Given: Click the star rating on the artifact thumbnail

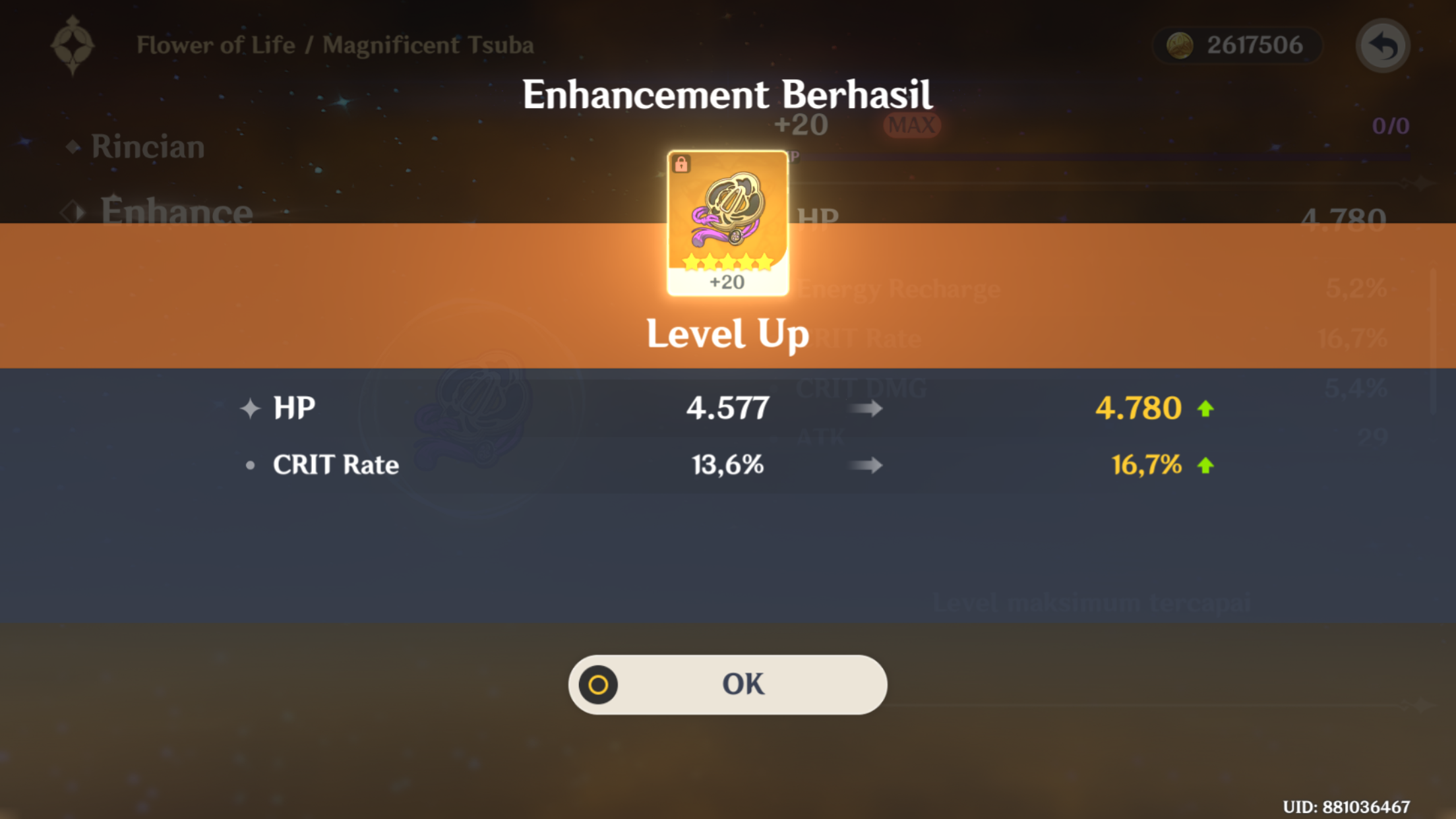Looking at the screenshot, I should tap(727, 260).
